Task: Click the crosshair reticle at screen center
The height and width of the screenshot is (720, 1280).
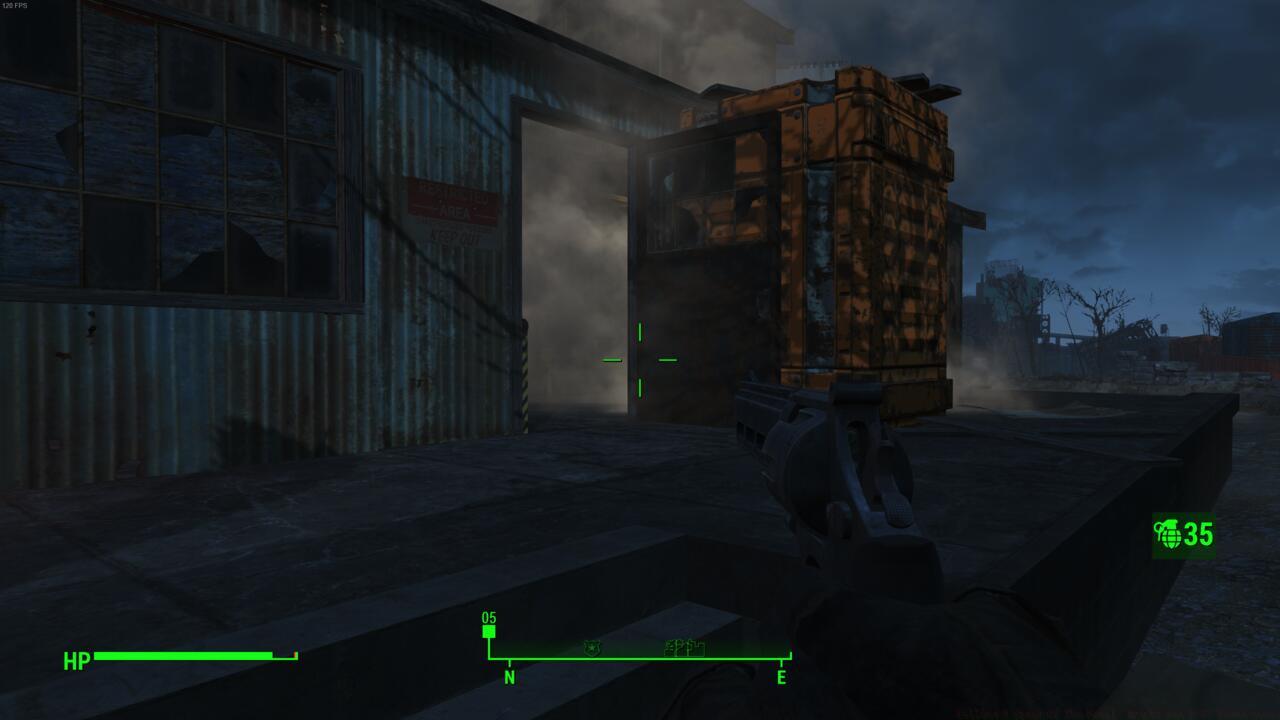Action: (x=638, y=358)
